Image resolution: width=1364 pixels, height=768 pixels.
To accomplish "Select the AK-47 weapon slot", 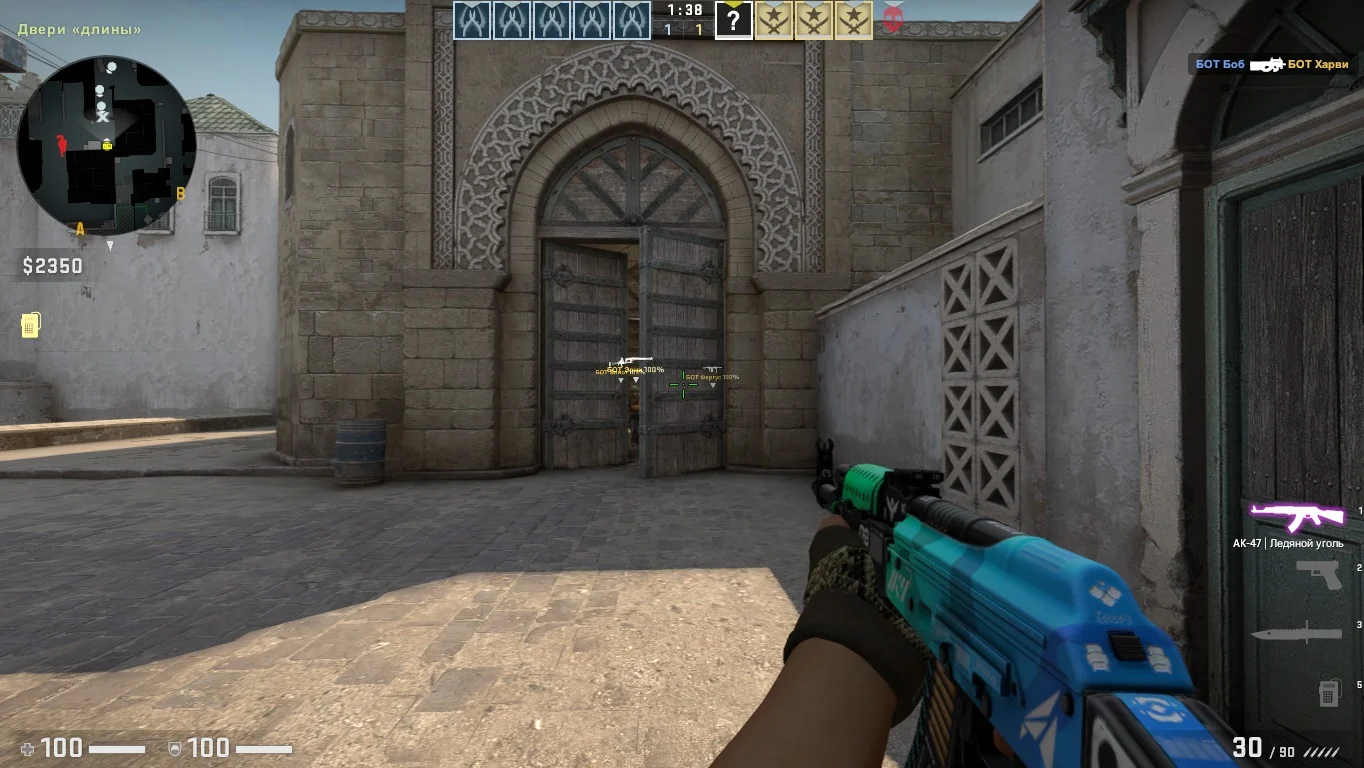I will 1298,517.
